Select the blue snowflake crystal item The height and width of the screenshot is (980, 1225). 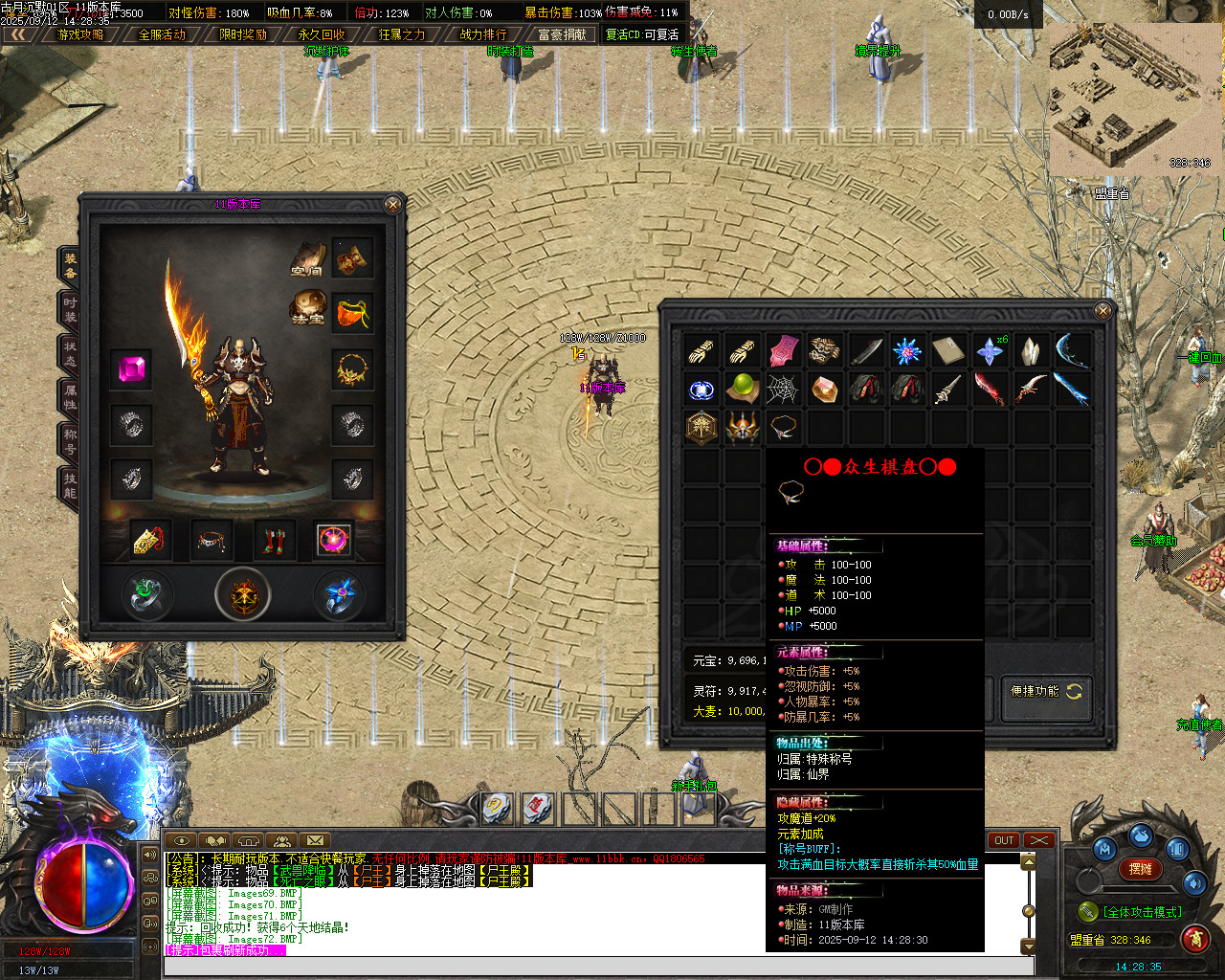[906, 350]
